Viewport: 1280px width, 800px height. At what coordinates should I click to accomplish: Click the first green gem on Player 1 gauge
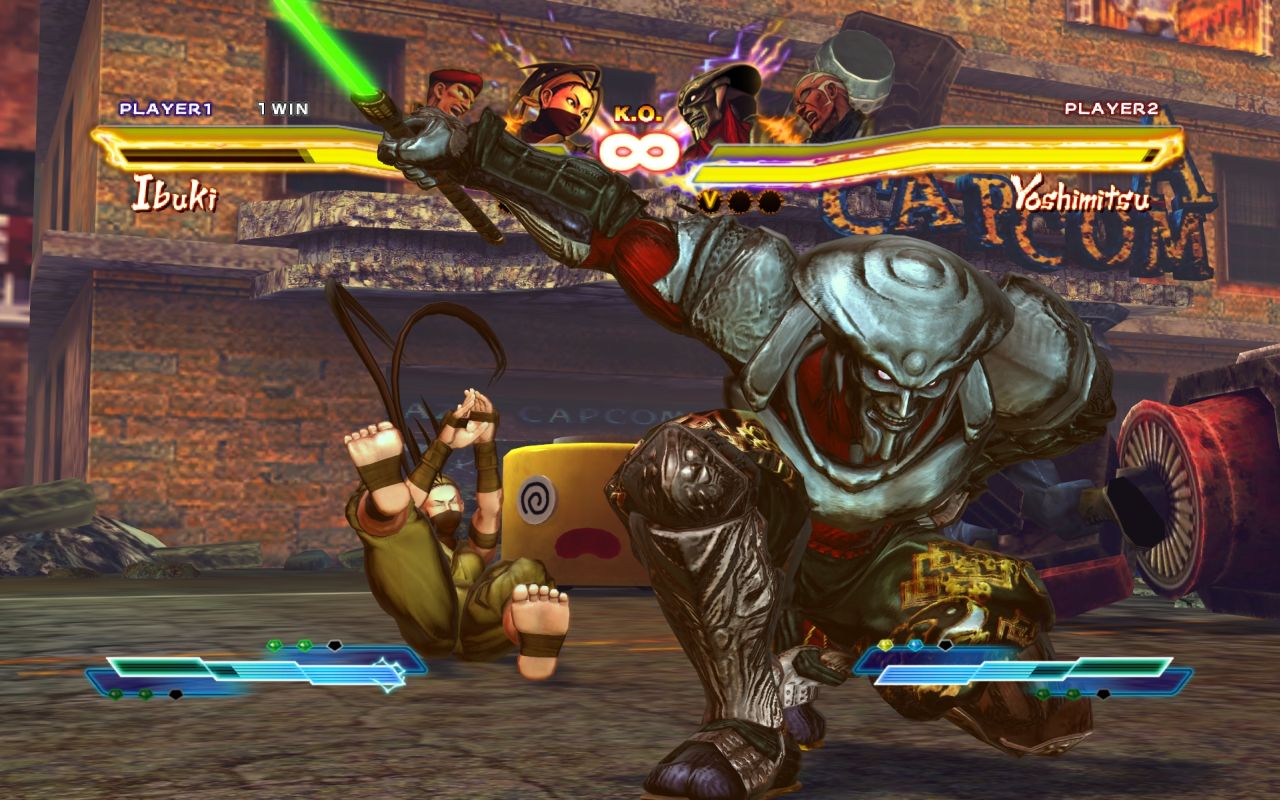point(274,643)
